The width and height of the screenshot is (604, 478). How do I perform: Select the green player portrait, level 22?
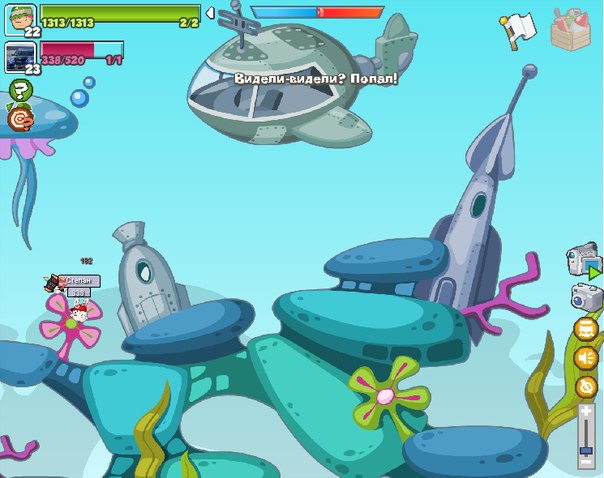(20, 18)
